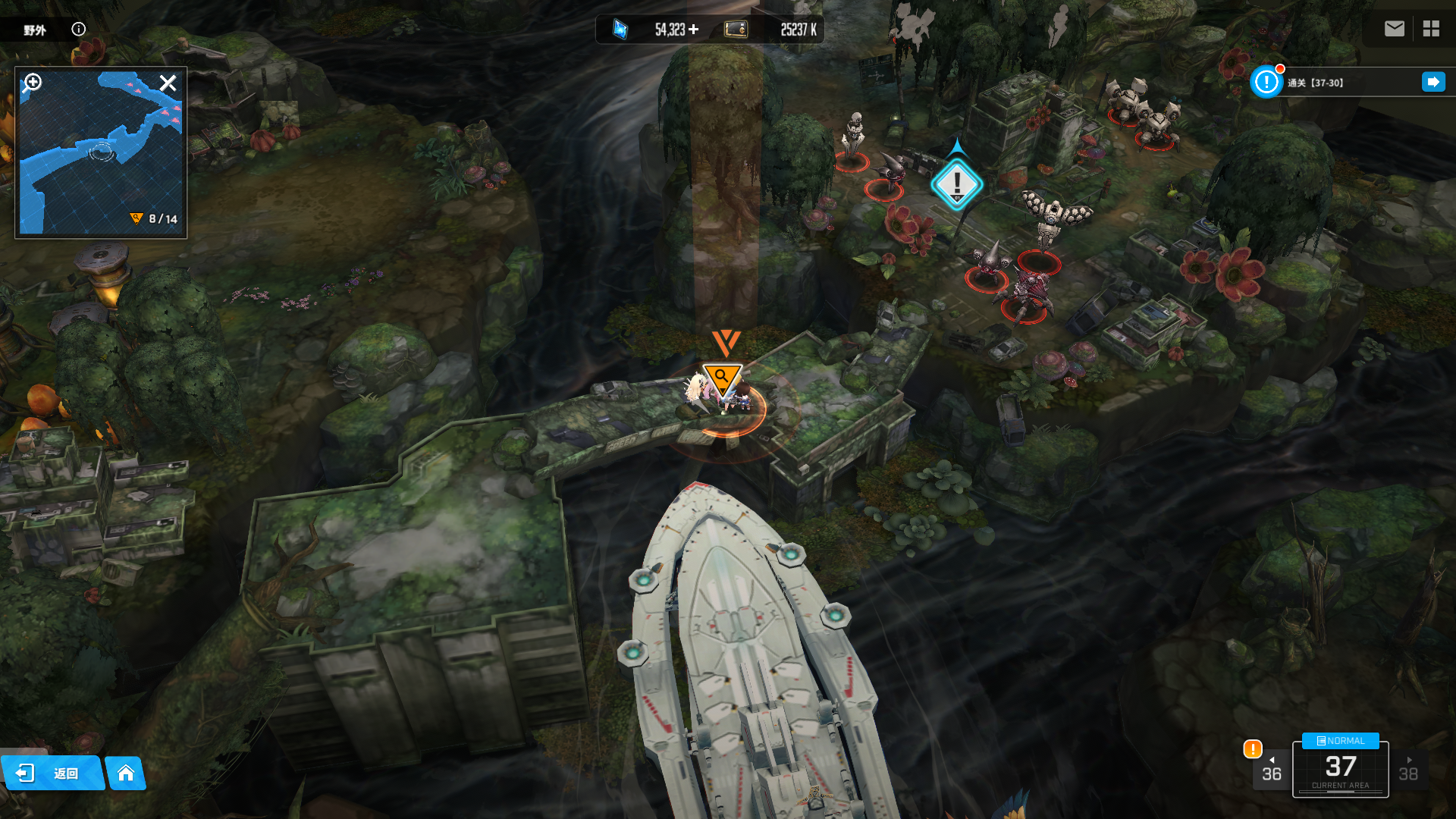Add more blue crystal currency

pos(693,30)
